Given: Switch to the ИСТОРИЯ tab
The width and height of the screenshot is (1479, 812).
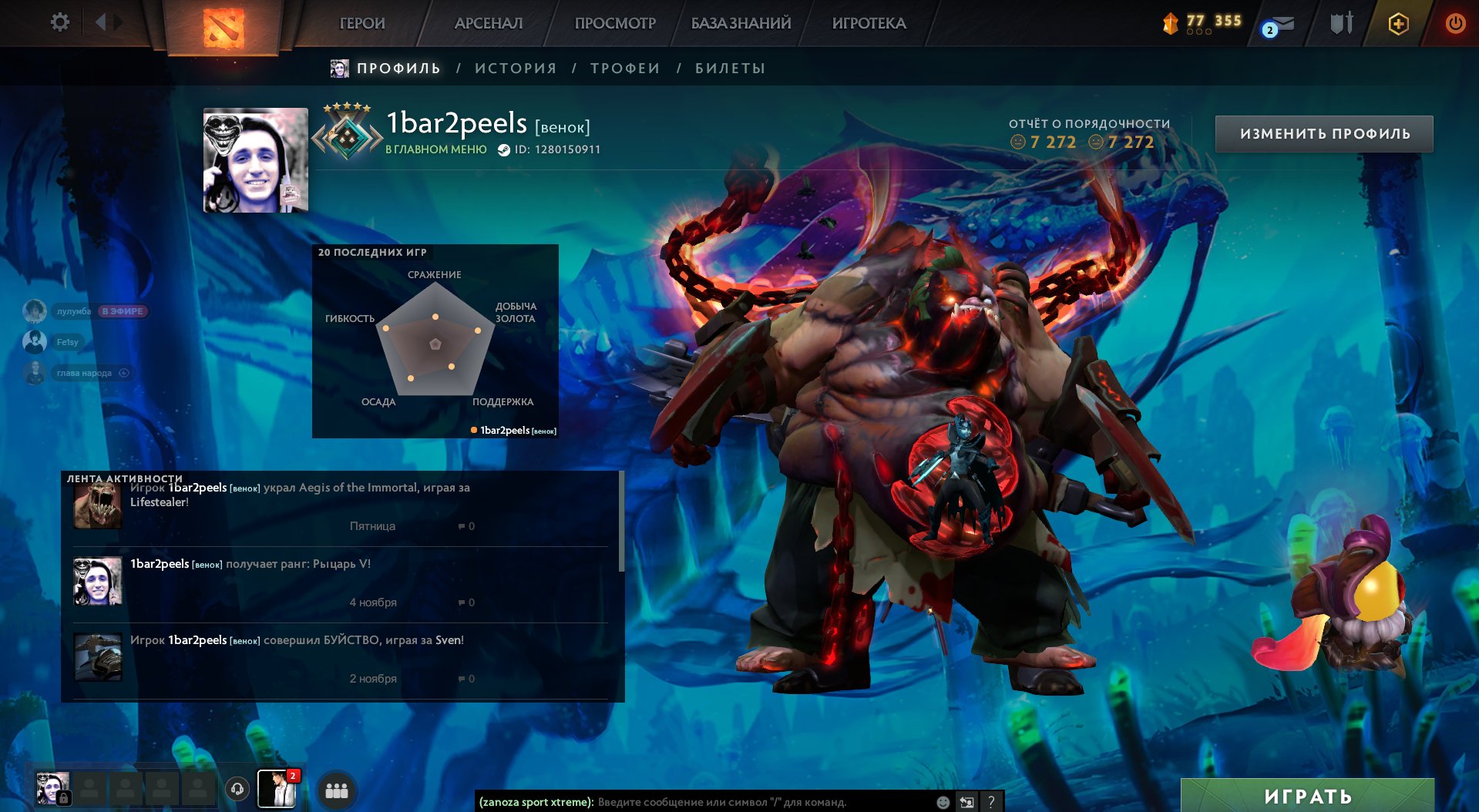Looking at the screenshot, I should pyautogui.click(x=516, y=68).
